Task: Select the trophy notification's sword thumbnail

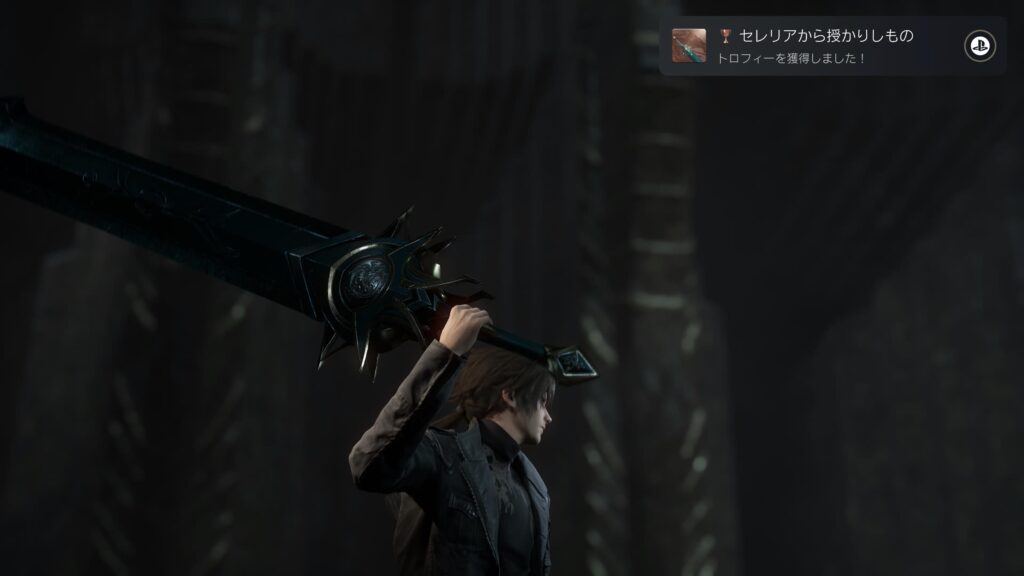Action: (x=689, y=46)
